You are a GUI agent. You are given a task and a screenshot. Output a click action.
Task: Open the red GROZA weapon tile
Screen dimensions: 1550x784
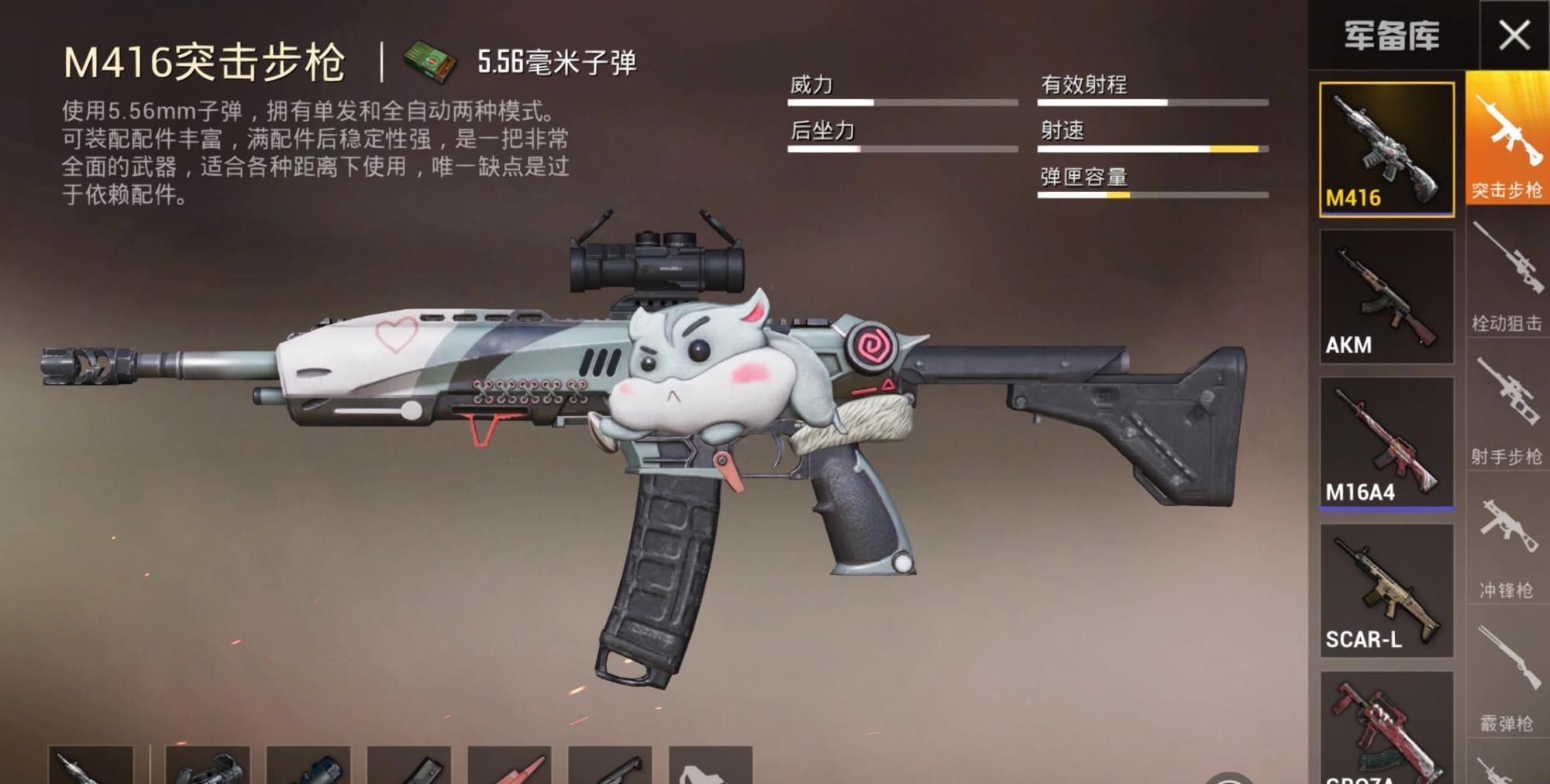tap(1386, 728)
